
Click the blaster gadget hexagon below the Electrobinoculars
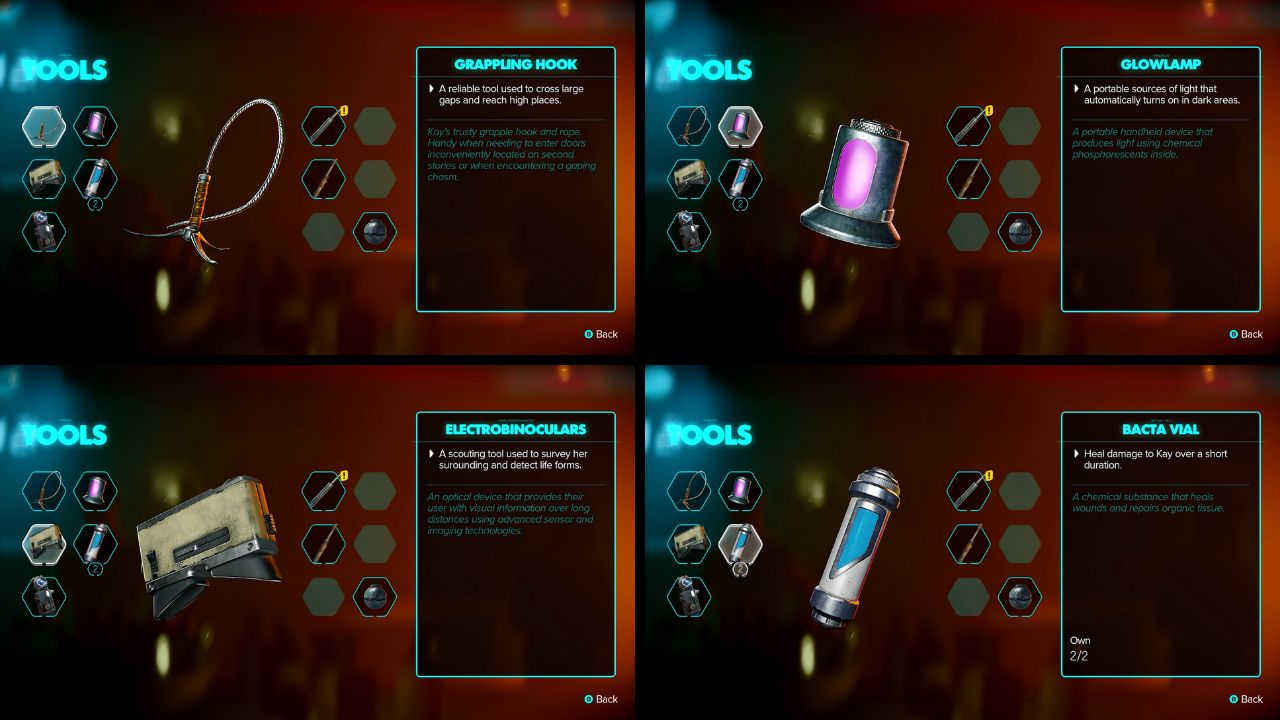pos(44,595)
